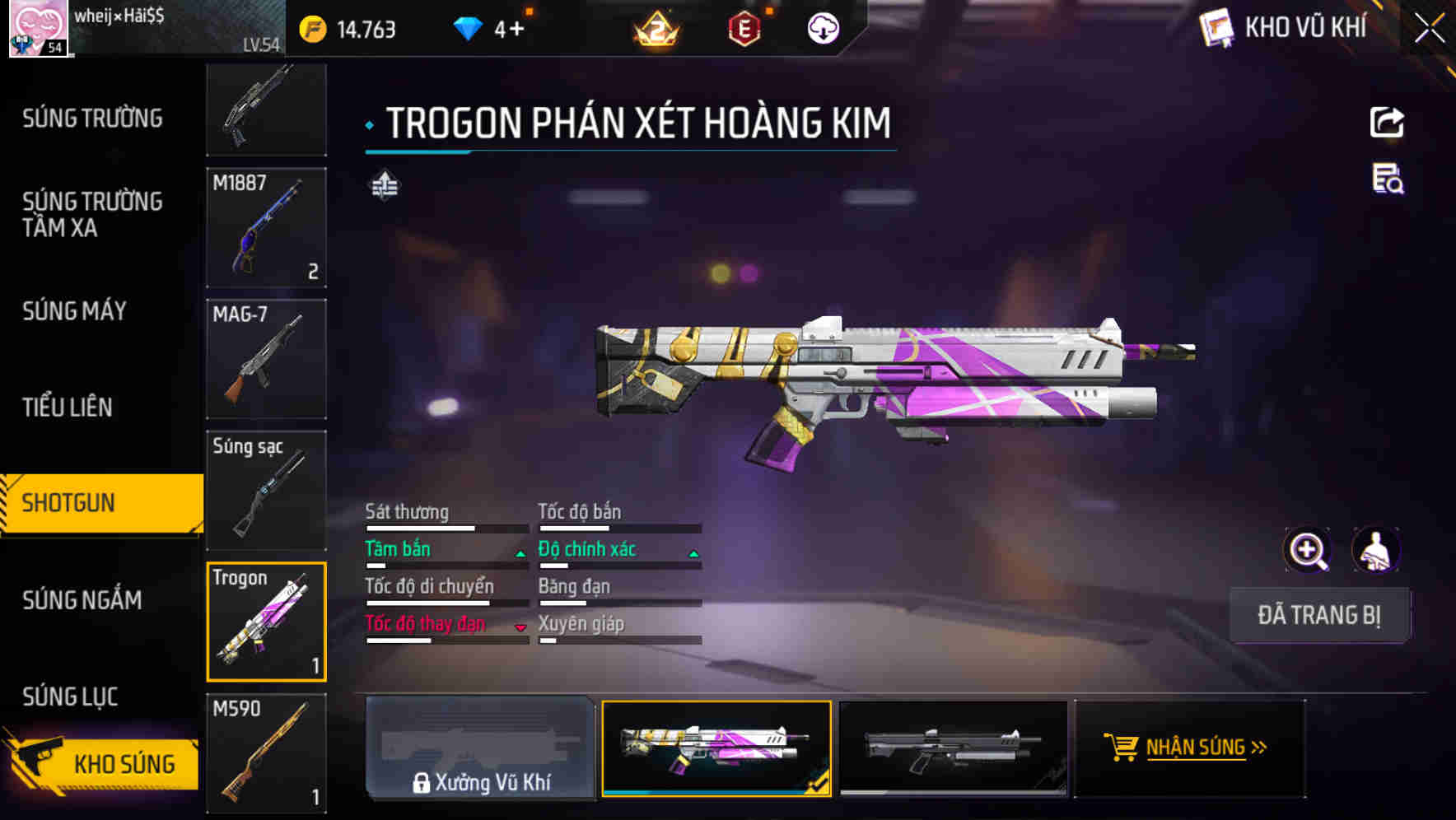This screenshot has width=1456, height=820.
Task: Choose the Súng Ngắm category
Action: (x=82, y=600)
